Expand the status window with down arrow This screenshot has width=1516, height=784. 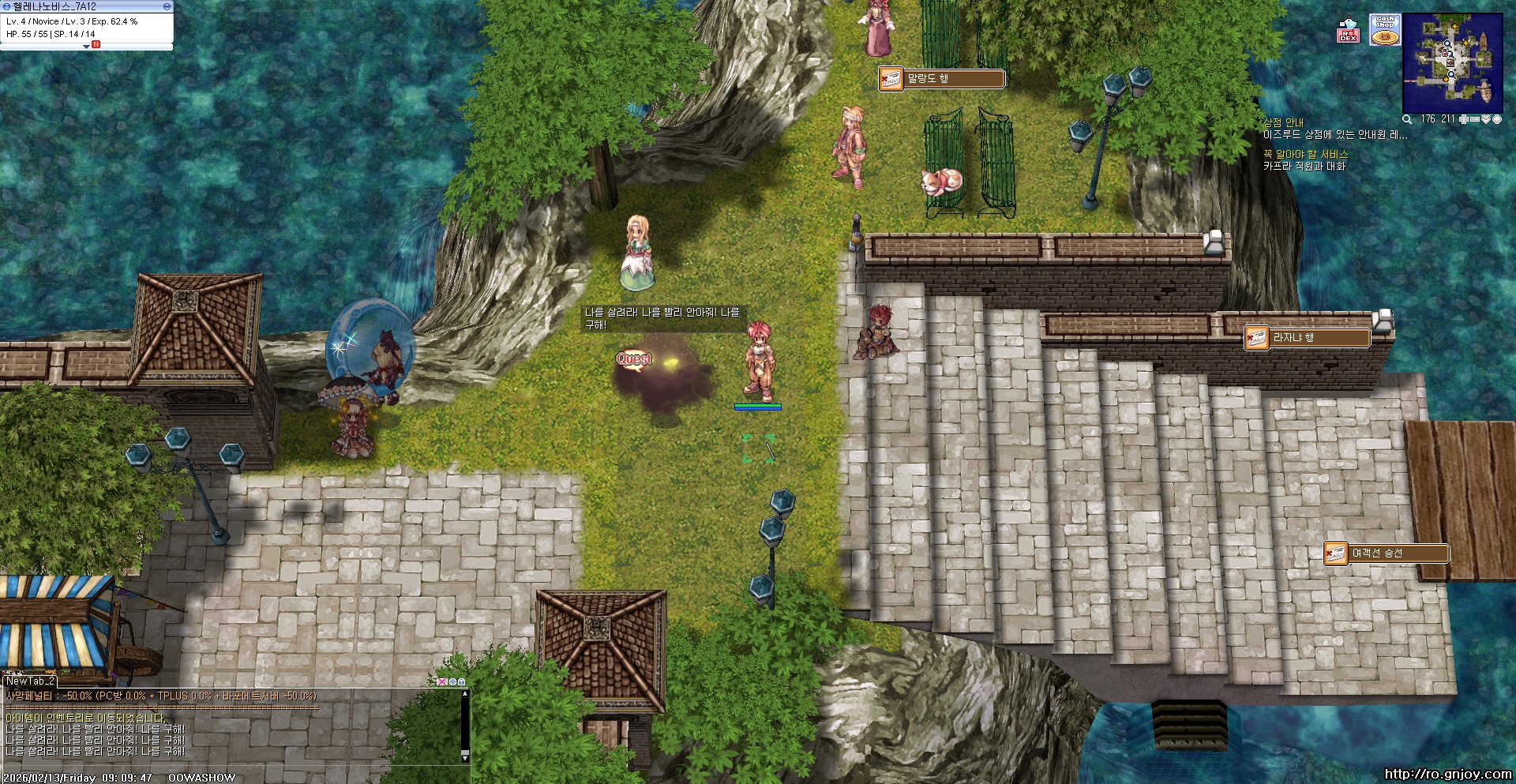[x=86, y=47]
